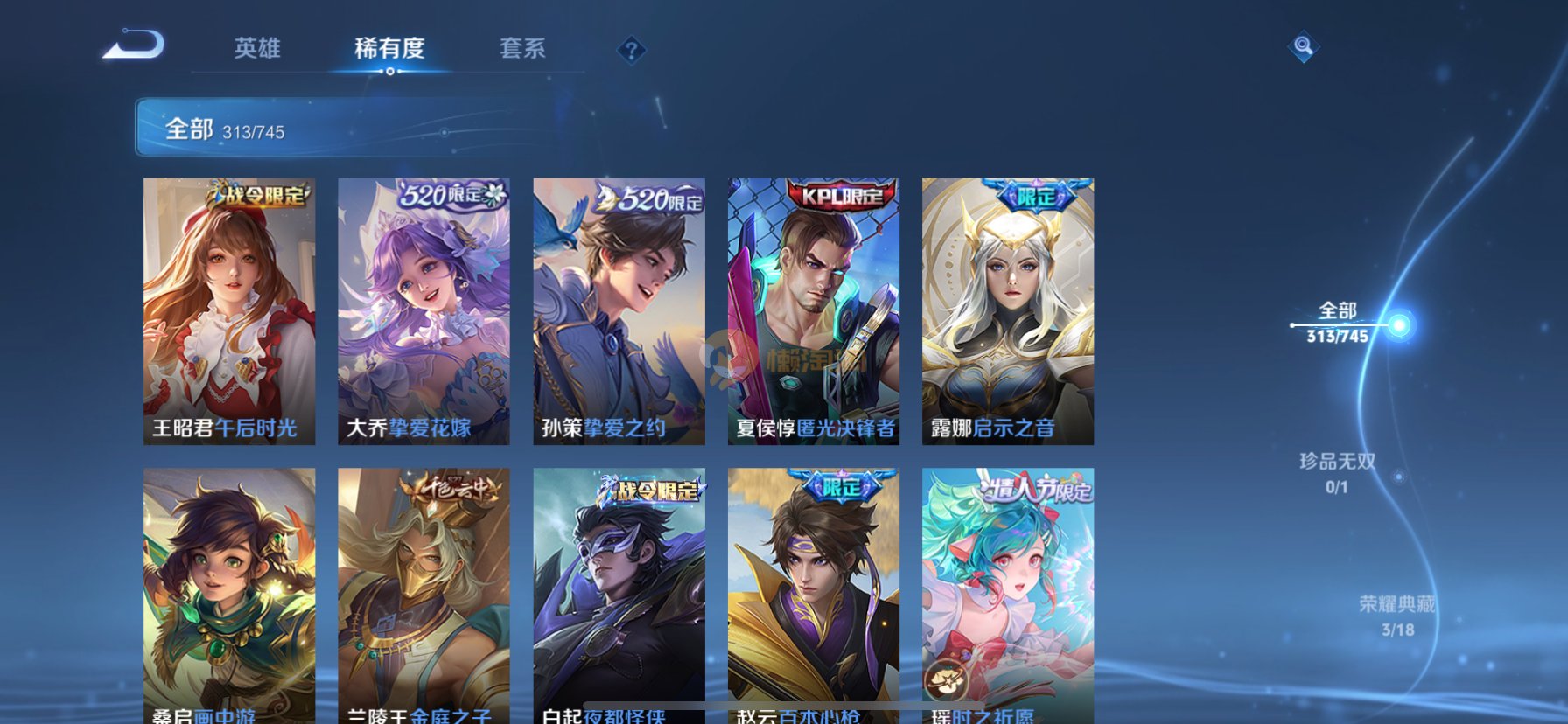Filter by 珍品无双 rarity
The height and width of the screenshot is (724, 1568).
(1337, 472)
